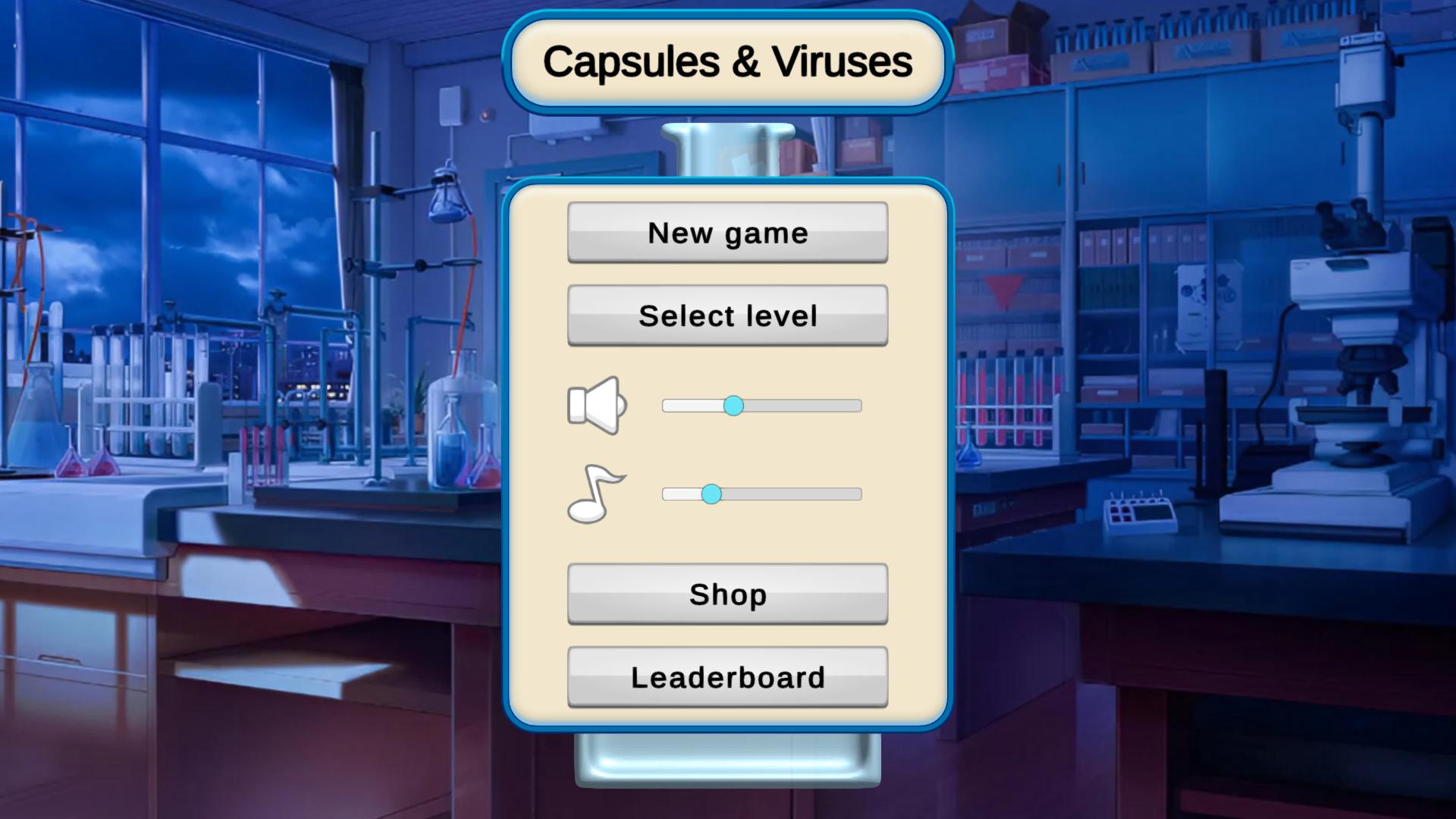Viewport: 1456px width, 819px height.
Task: Click the Capsules & Viruses title banner
Action: [726, 62]
